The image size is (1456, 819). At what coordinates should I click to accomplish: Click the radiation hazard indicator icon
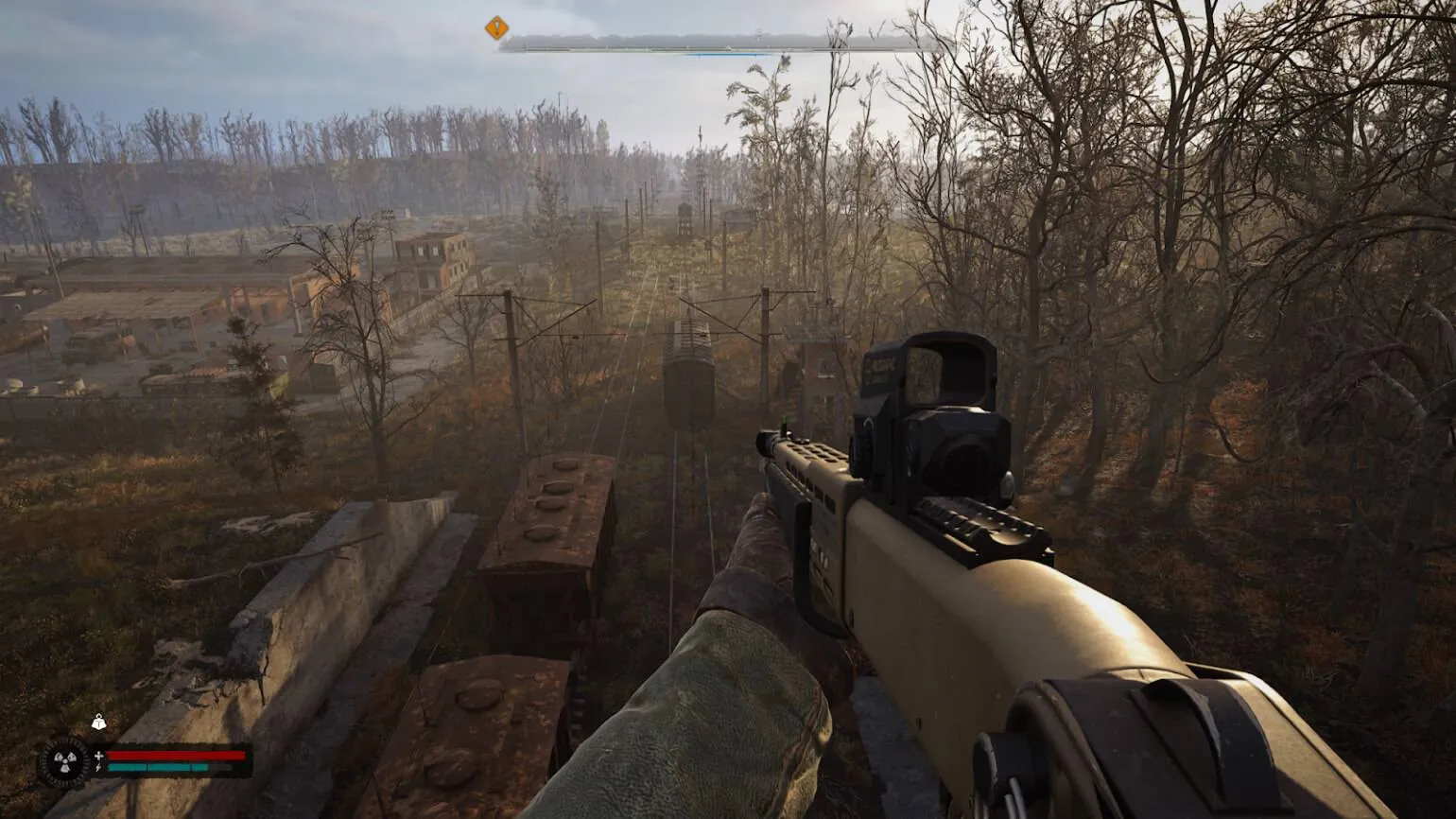click(x=64, y=763)
